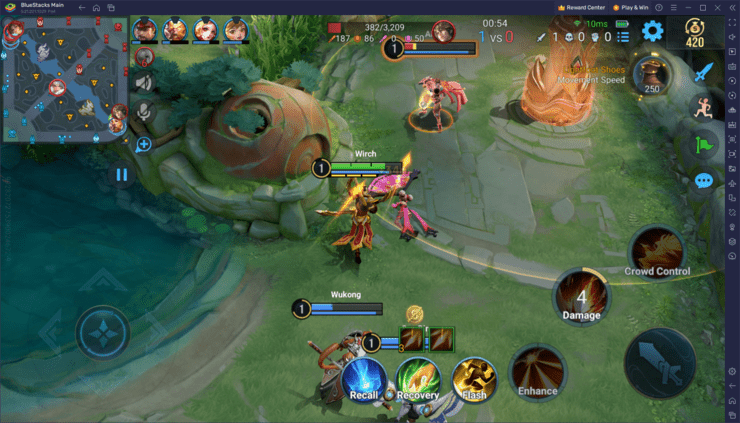This screenshot has width=740, height=423.
Task: Cast the Flash summoner spell
Action: [474, 380]
